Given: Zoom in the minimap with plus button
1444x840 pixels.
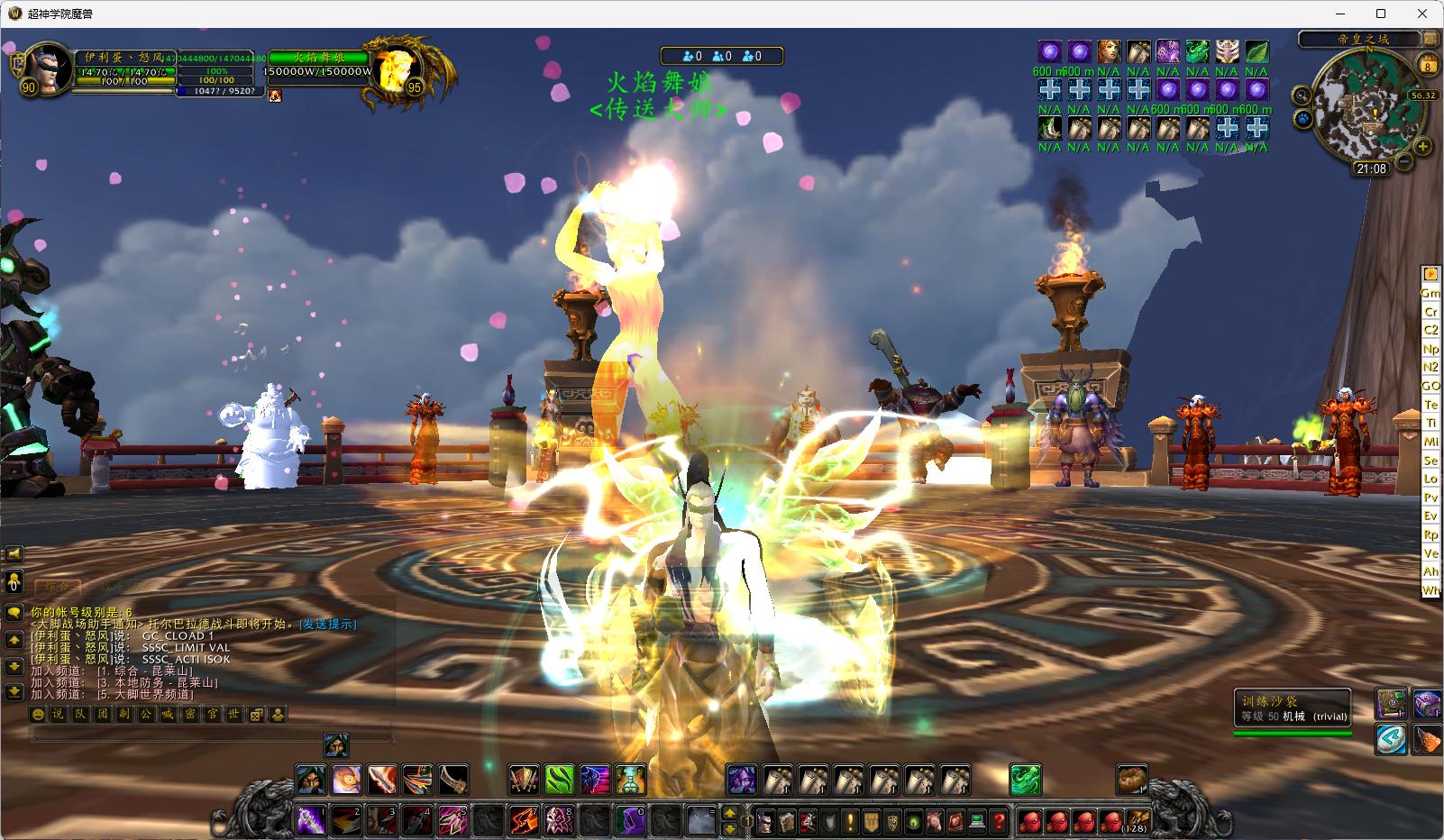Looking at the screenshot, I should pyautogui.click(x=1422, y=146).
